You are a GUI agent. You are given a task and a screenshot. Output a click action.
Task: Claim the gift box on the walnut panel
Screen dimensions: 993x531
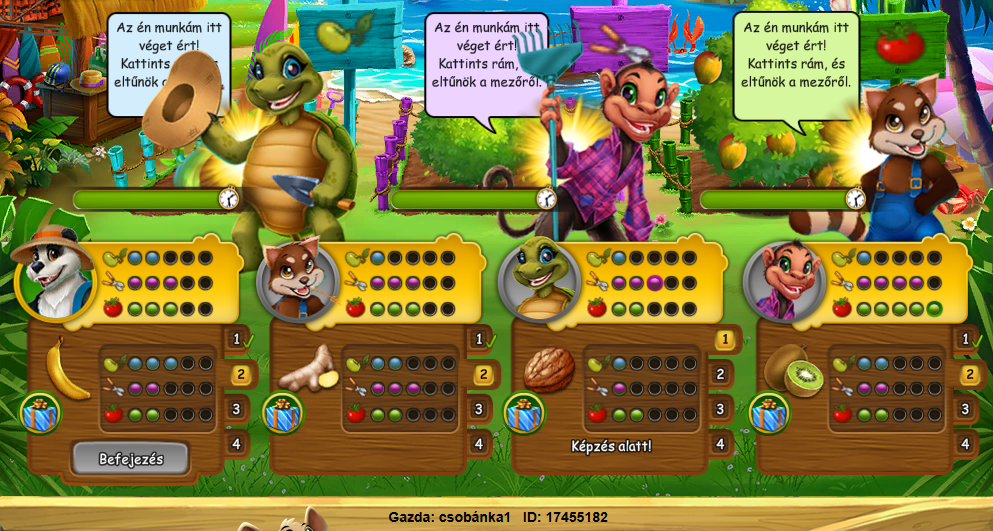[524, 413]
